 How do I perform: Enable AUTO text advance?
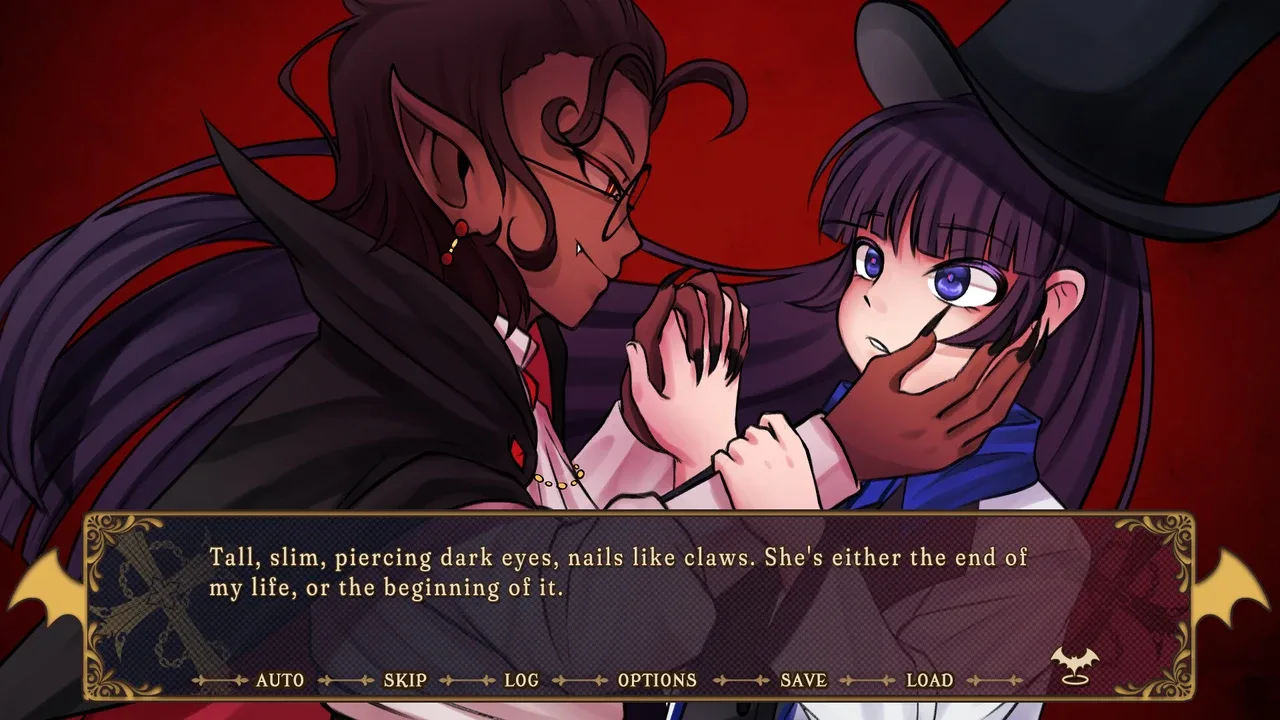click(x=280, y=680)
